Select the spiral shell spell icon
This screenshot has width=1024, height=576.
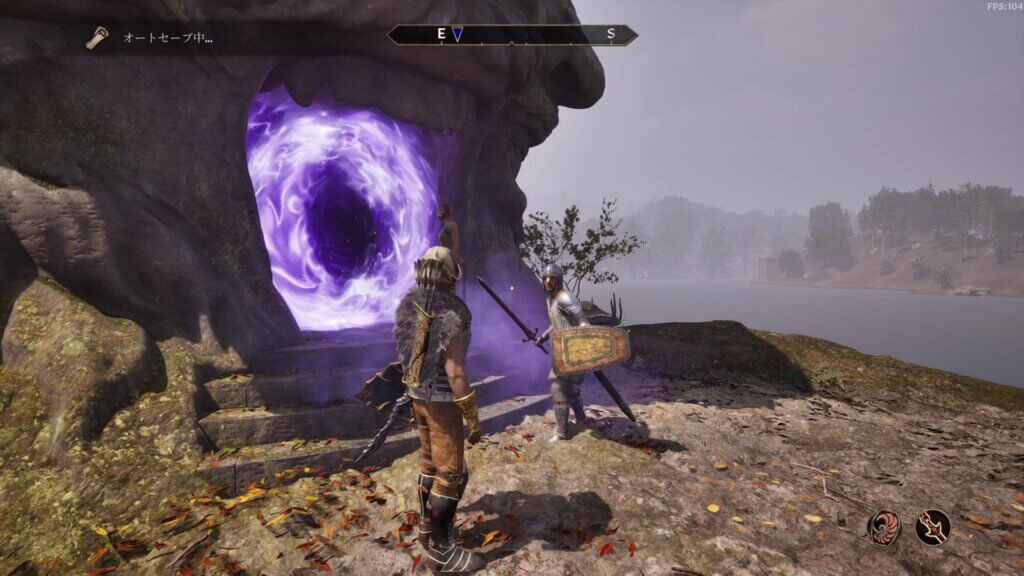[884, 526]
